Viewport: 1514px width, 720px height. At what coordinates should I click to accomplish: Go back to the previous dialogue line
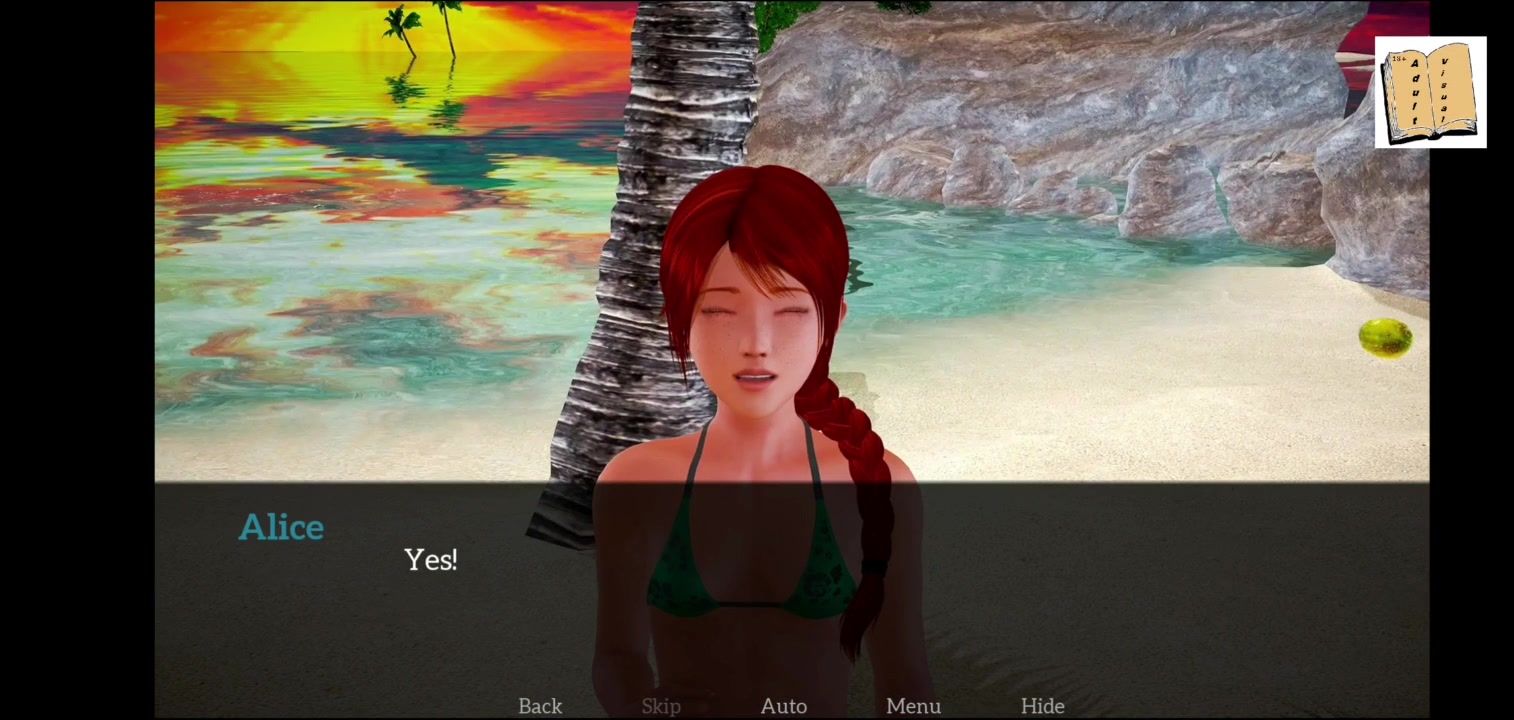click(x=540, y=706)
